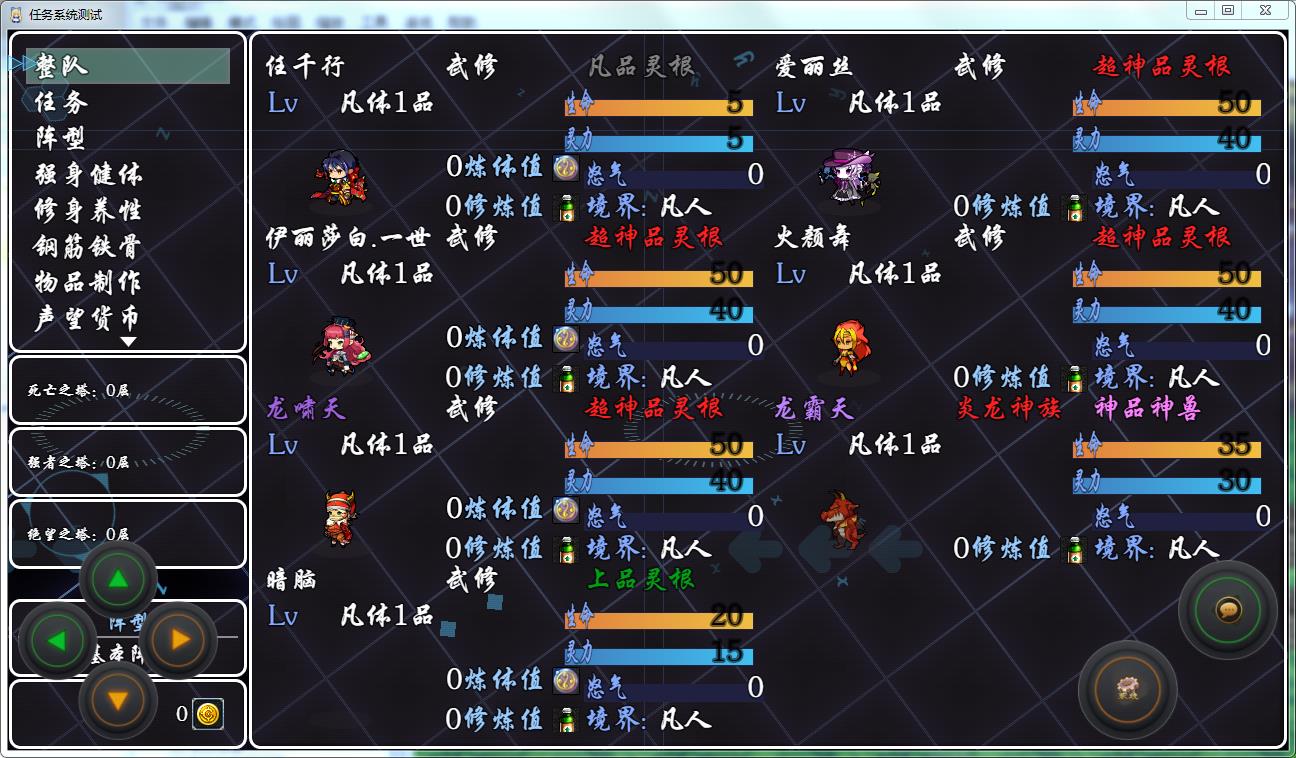Viewport: 1296px width, 758px height.
Task: Pick the dragon 龙霸天 entry
Action: coord(814,408)
